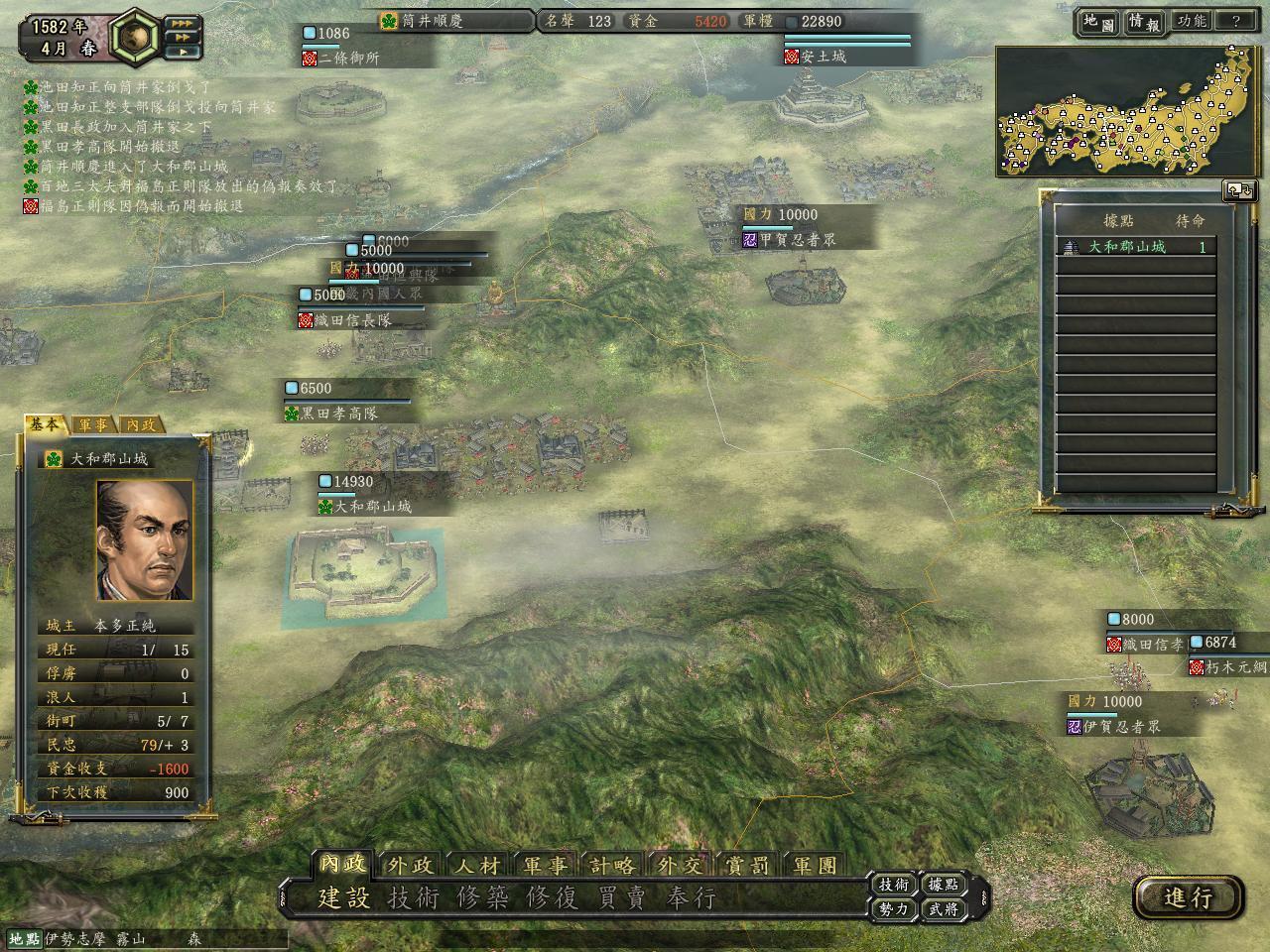The image size is (1270, 952).
Task: Switch to the 人材 command tab
Action: pyautogui.click(x=477, y=865)
